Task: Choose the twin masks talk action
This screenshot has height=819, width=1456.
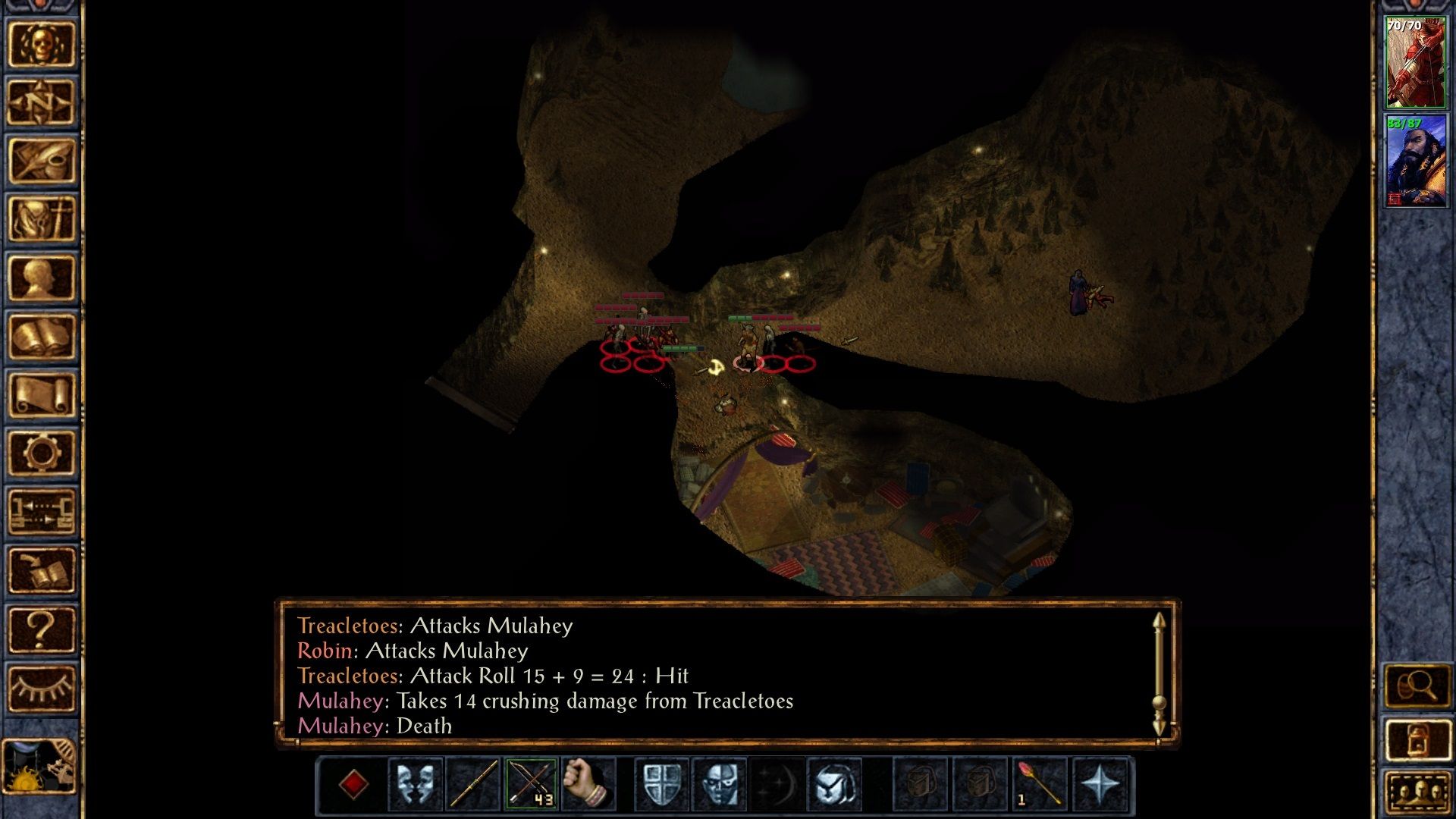Action: 416,784
